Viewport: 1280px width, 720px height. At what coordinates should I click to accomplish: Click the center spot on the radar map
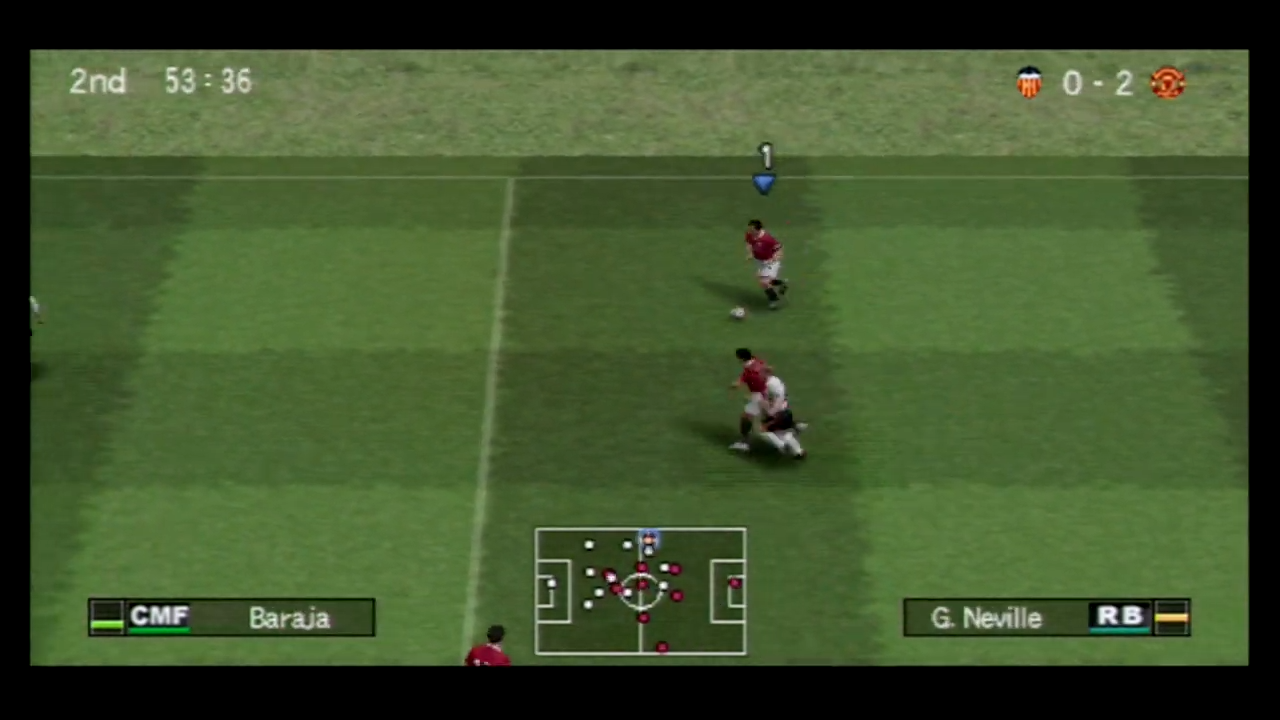641,590
